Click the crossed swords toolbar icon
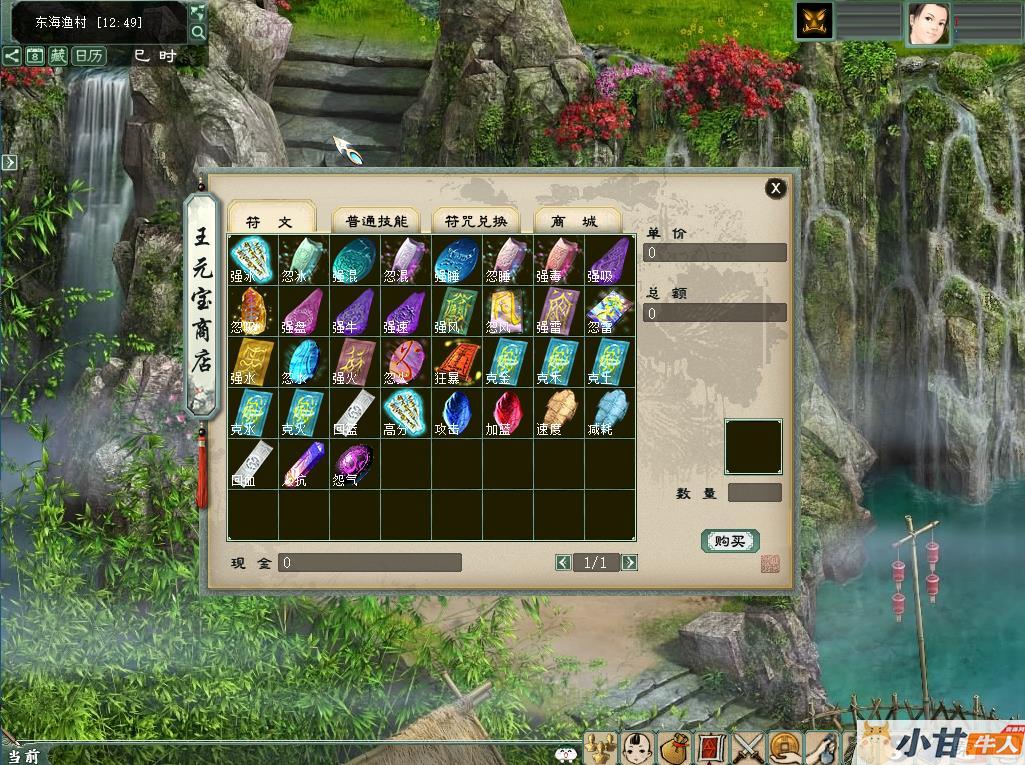Screen dimensions: 1025x765 coord(747,747)
